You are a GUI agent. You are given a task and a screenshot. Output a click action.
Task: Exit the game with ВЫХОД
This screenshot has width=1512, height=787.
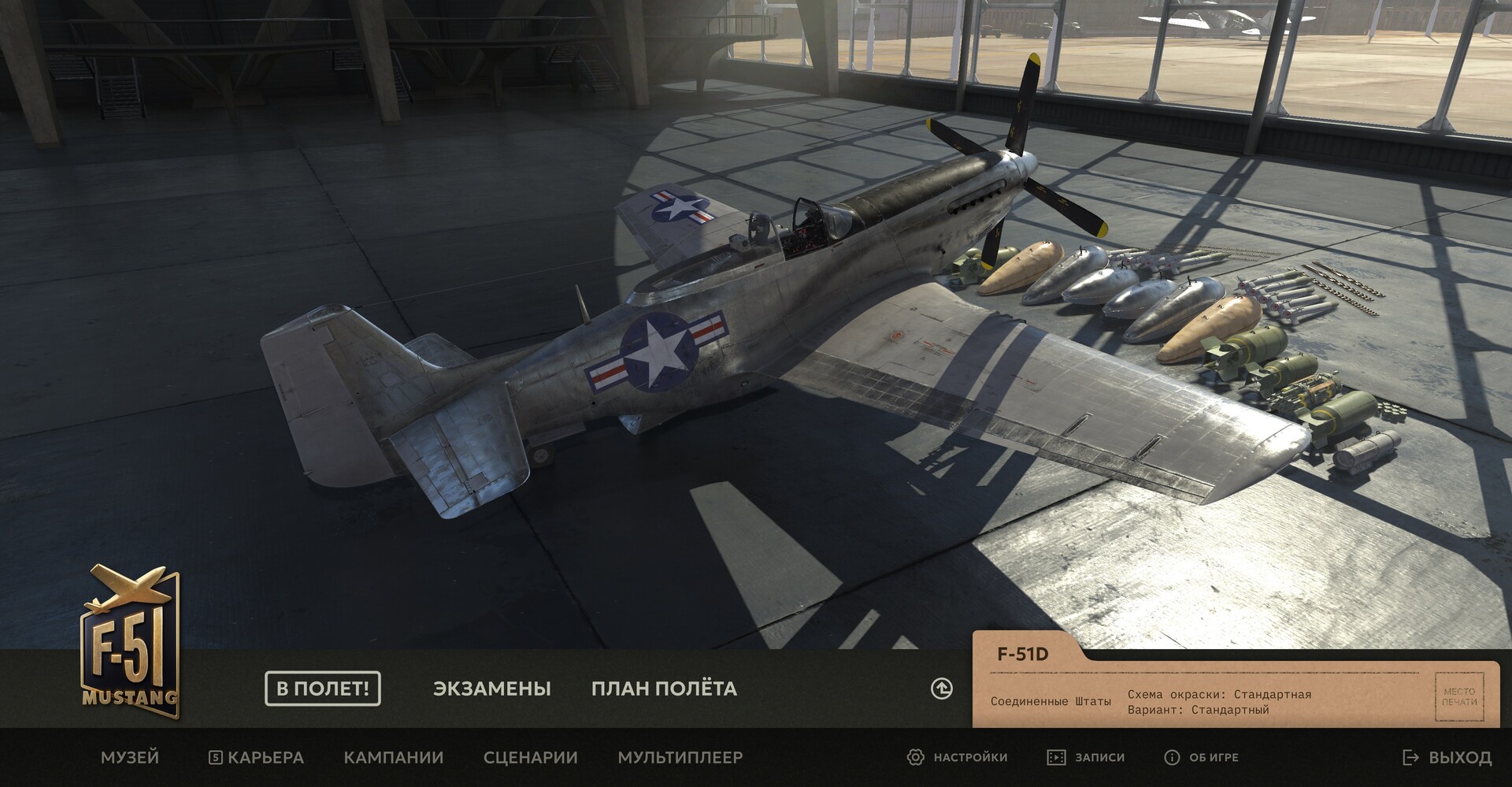pyautogui.click(x=1447, y=757)
